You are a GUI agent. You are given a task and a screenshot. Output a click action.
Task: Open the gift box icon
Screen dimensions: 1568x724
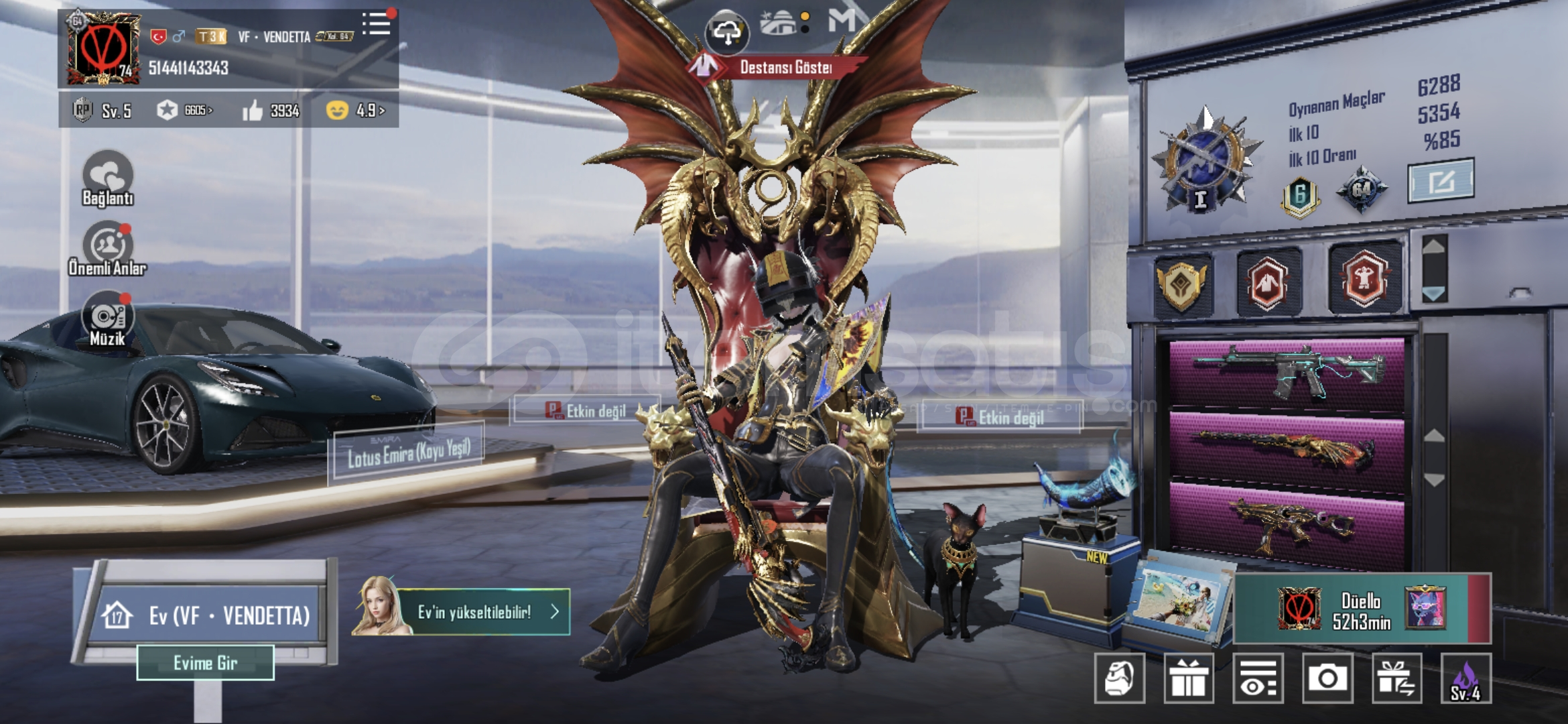1188,678
